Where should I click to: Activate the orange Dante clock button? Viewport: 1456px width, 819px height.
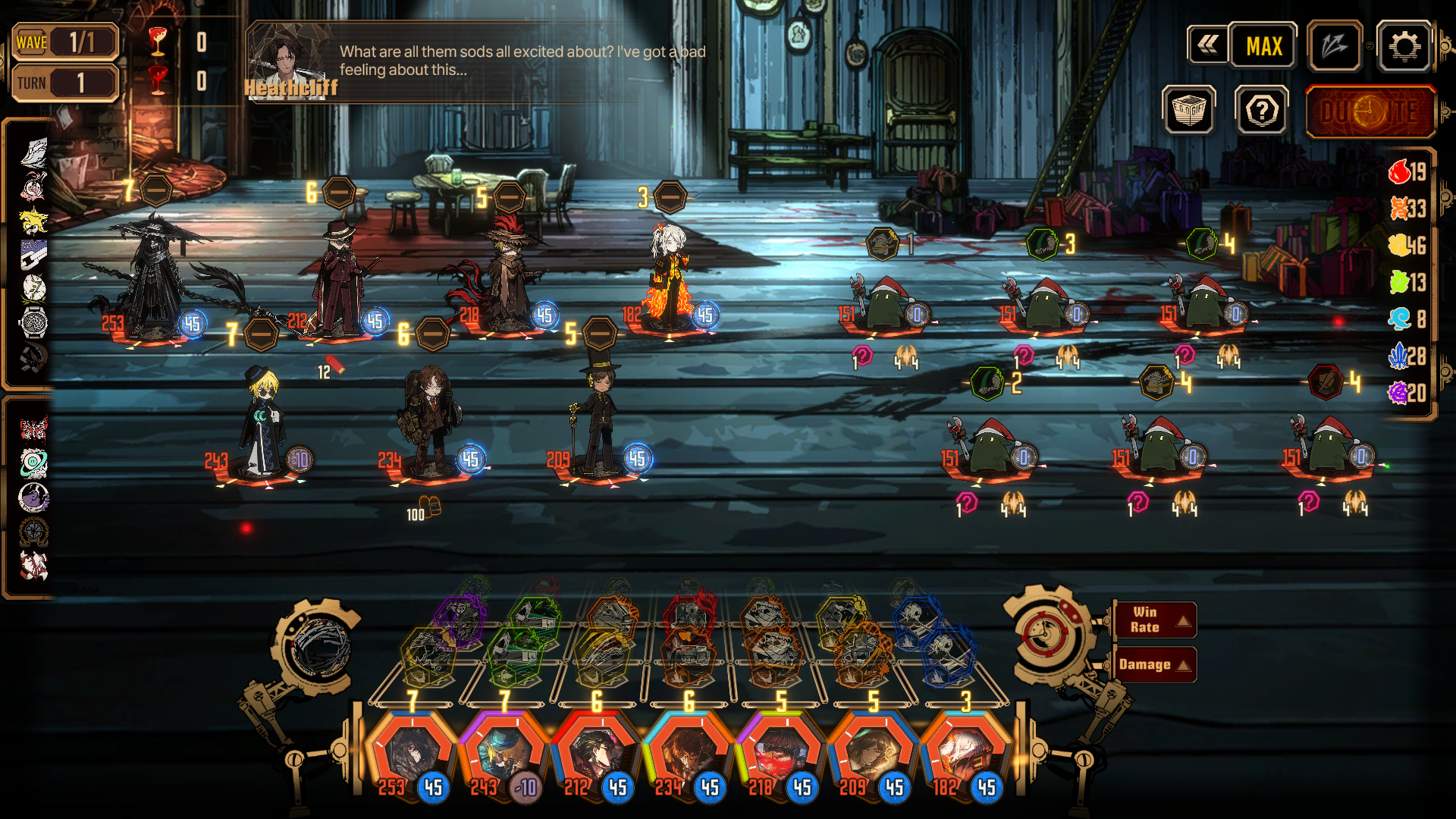tap(1370, 112)
